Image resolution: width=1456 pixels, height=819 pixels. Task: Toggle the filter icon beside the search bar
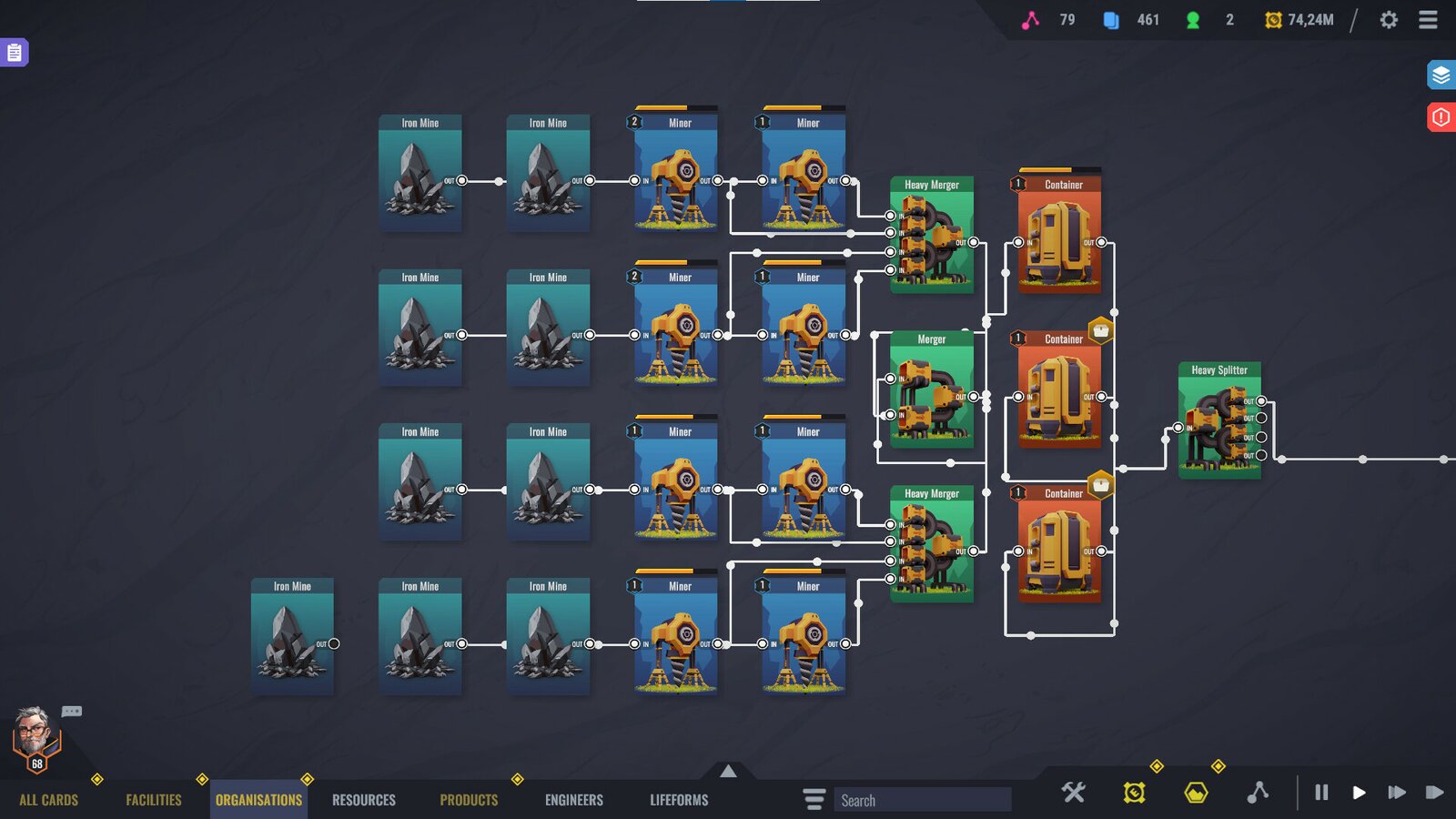pos(813,799)
